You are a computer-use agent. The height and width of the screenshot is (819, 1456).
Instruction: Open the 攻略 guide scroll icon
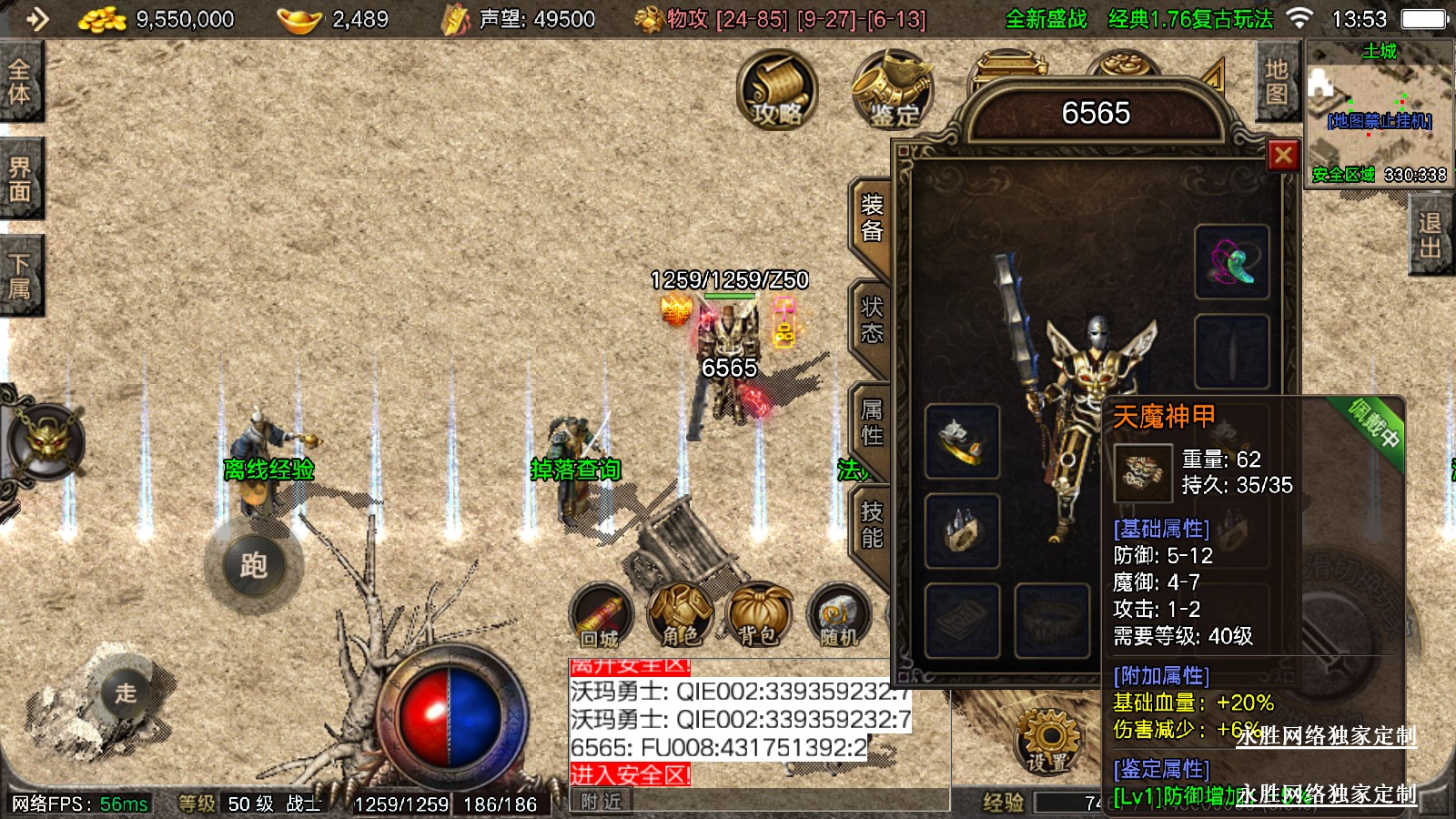pos(776,89)
